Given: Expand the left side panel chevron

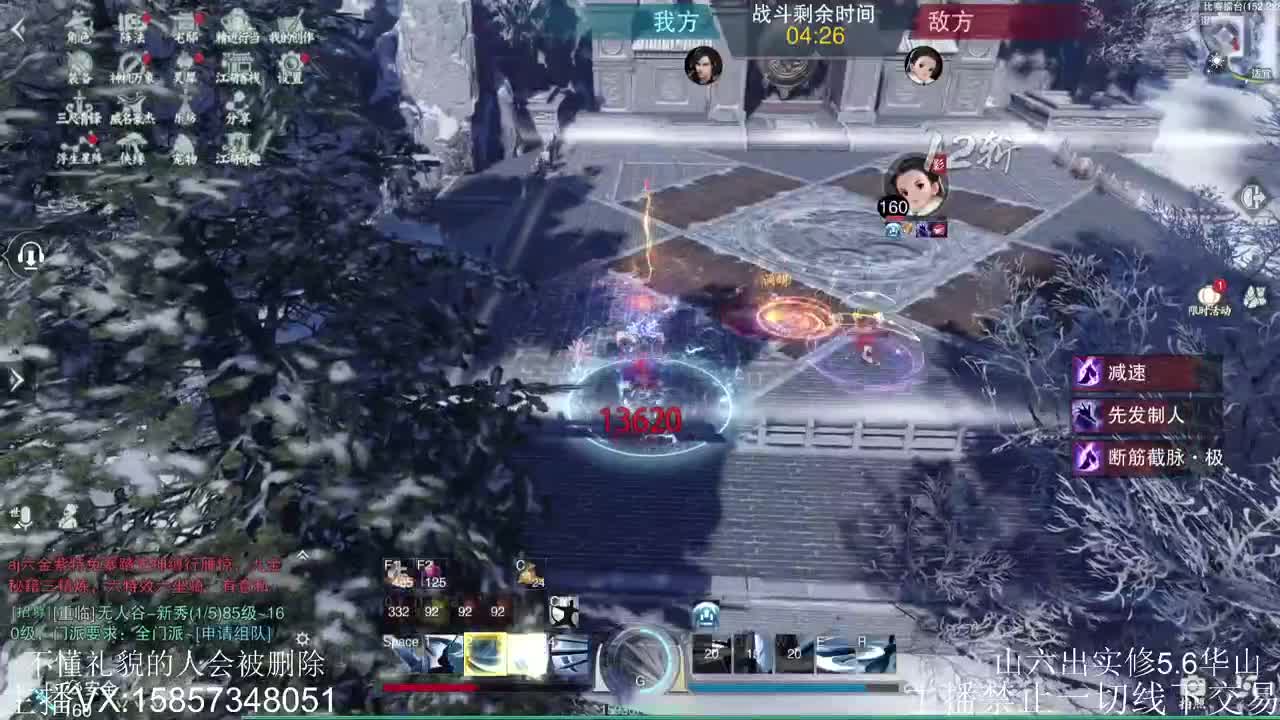Looking at the screenshot, I should tap(15, 379).
